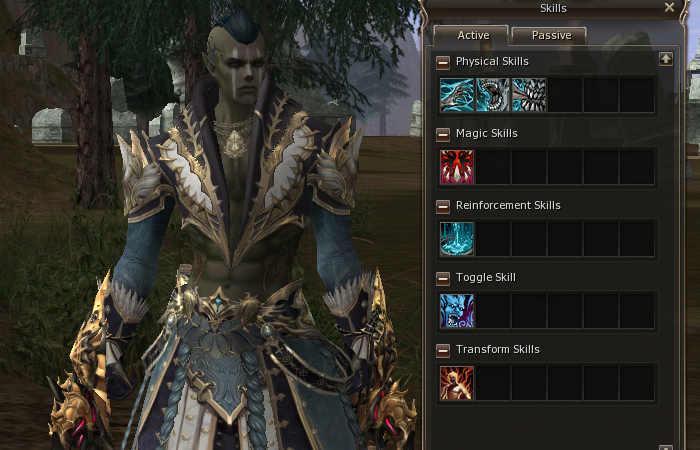Use the fiery humanoid transform skill
This screenshot has height=450, width=700.
pos(457,383)
